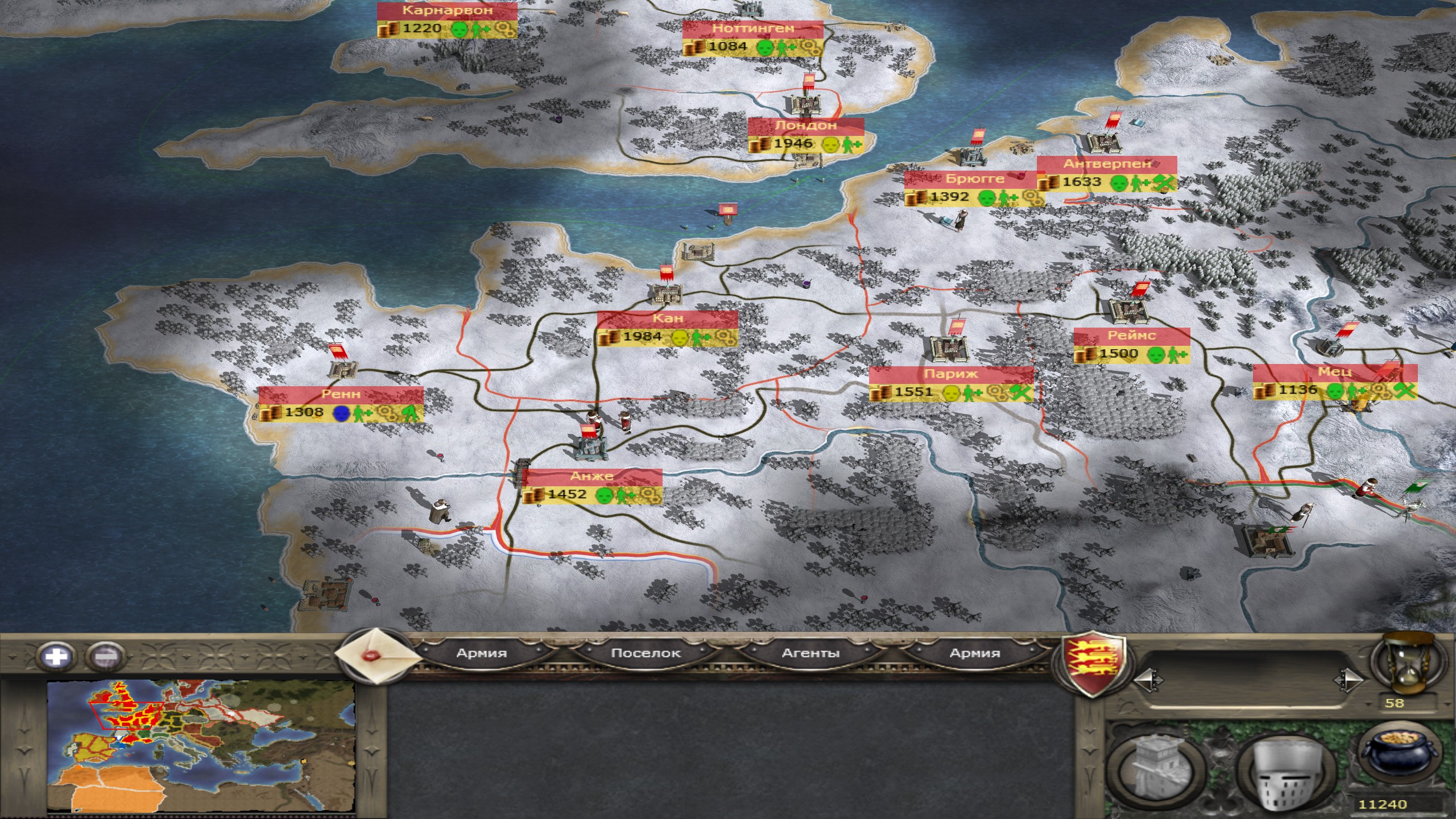Viewport: 1456px width, 819px height.
Task: Switch to the Поселок tab
Action: click(x=646, y=653)
